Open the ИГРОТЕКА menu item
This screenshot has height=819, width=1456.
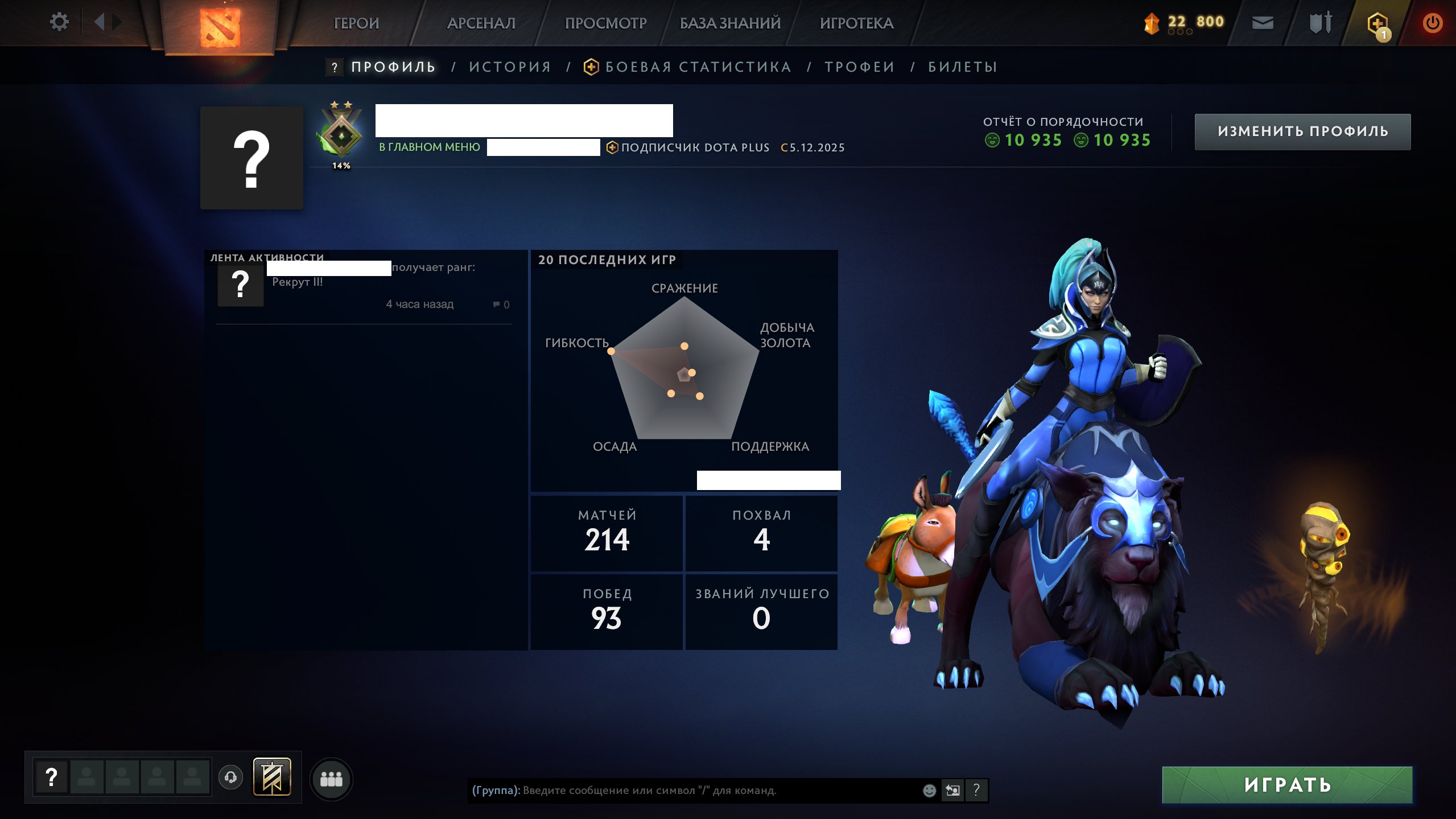[x=857, y=23]
